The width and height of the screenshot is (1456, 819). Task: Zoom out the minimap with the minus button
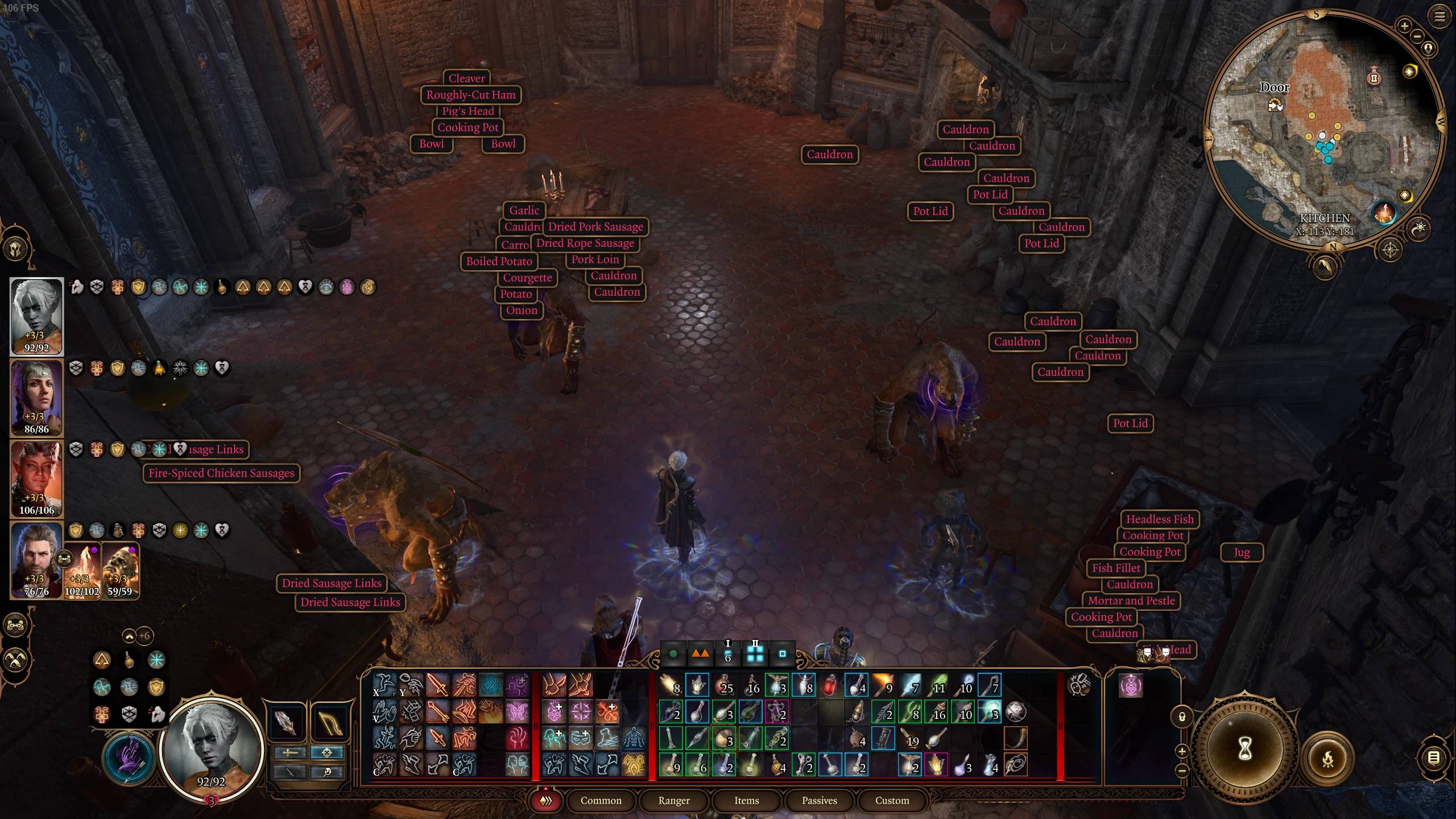tap(1417, 36)
